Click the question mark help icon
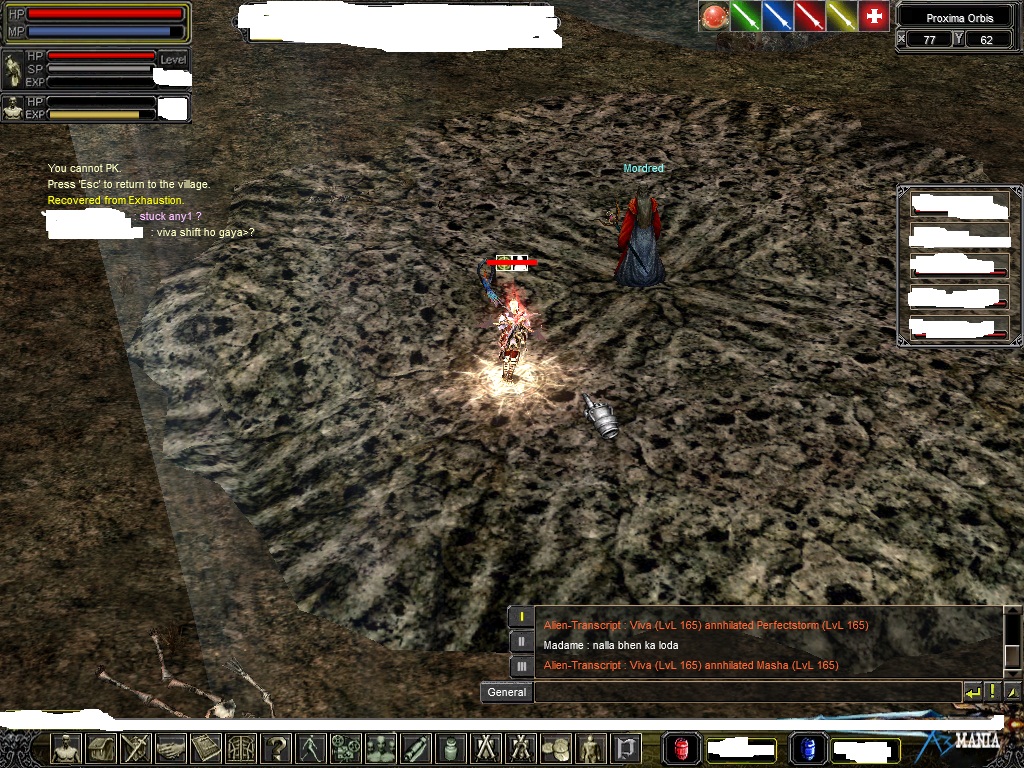Screen dimensions: 1024x768 [277, 748]
